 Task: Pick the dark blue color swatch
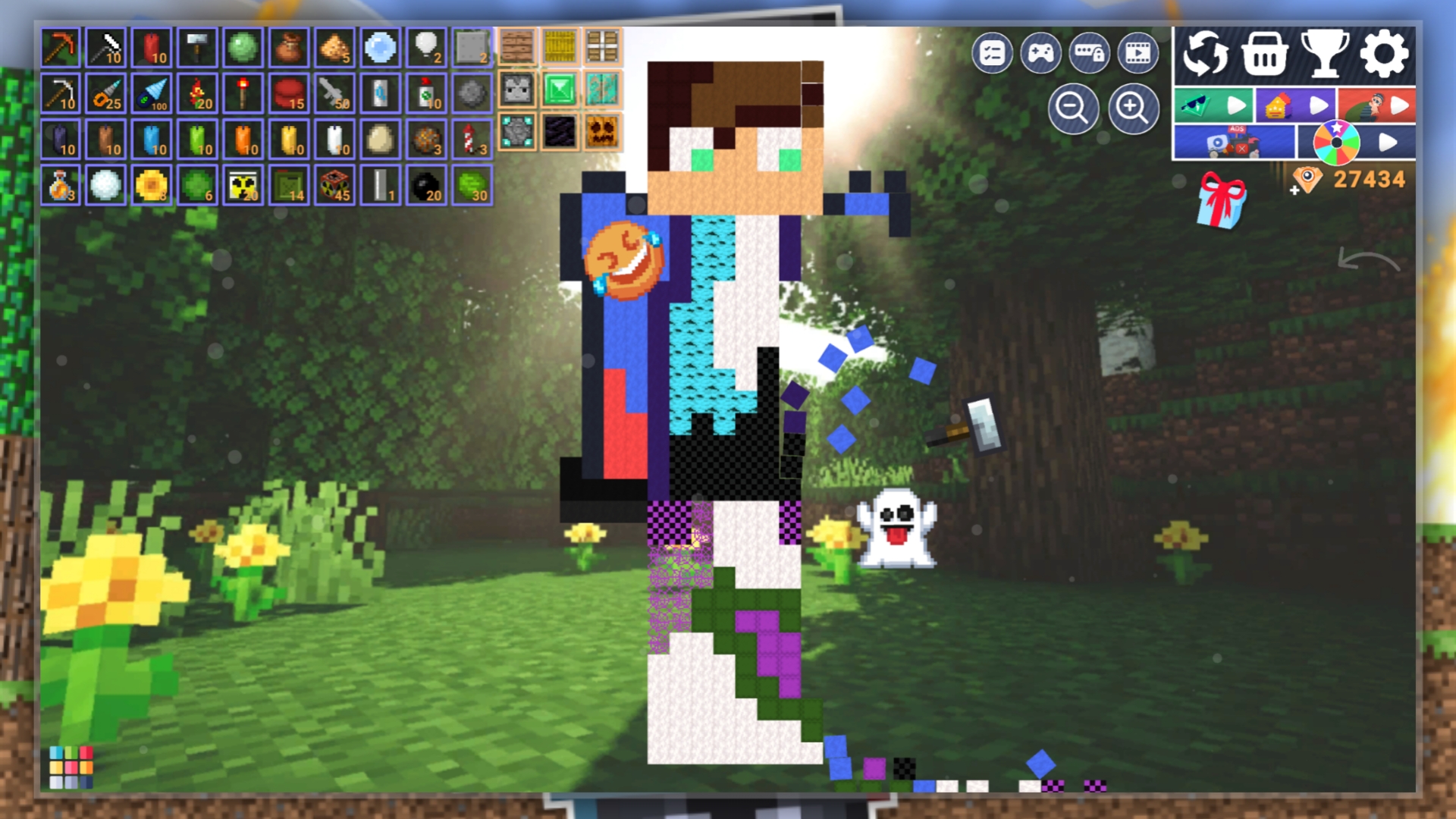86,783
